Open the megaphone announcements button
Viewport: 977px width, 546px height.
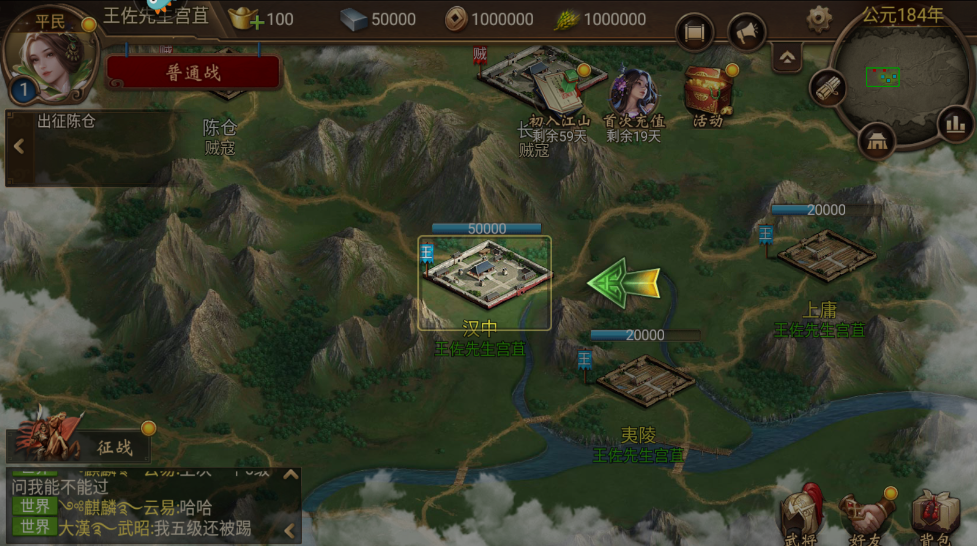(x=746, y=34)
